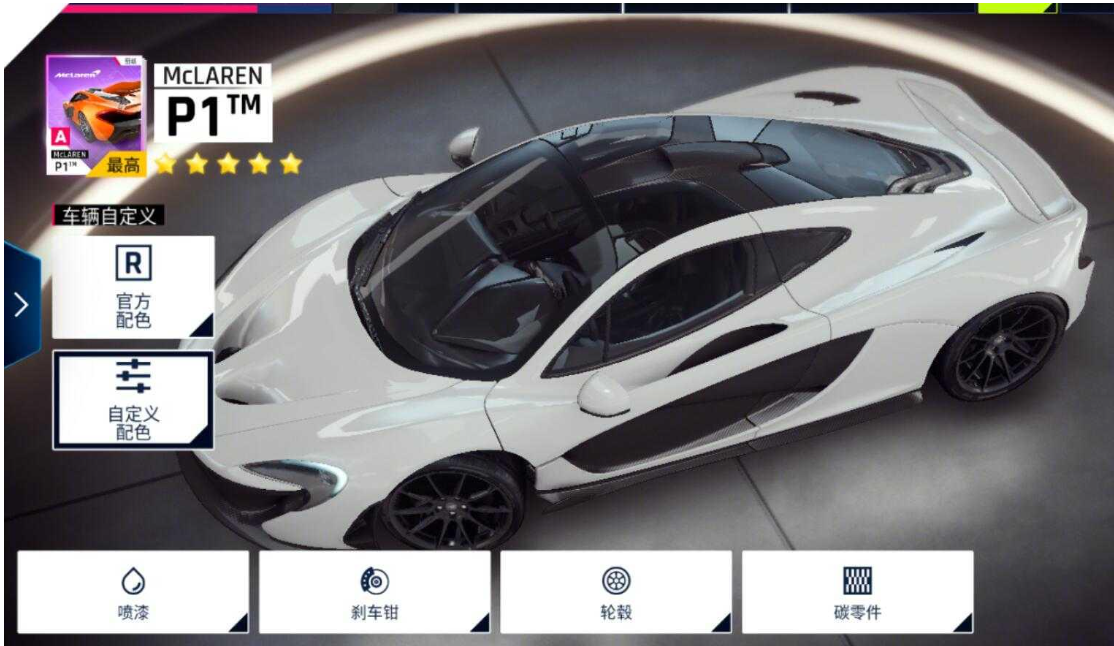Screen dimensions: 1114x646
Task: Choose the 刹车钳 brake caliper option
Action: [375, 592]
